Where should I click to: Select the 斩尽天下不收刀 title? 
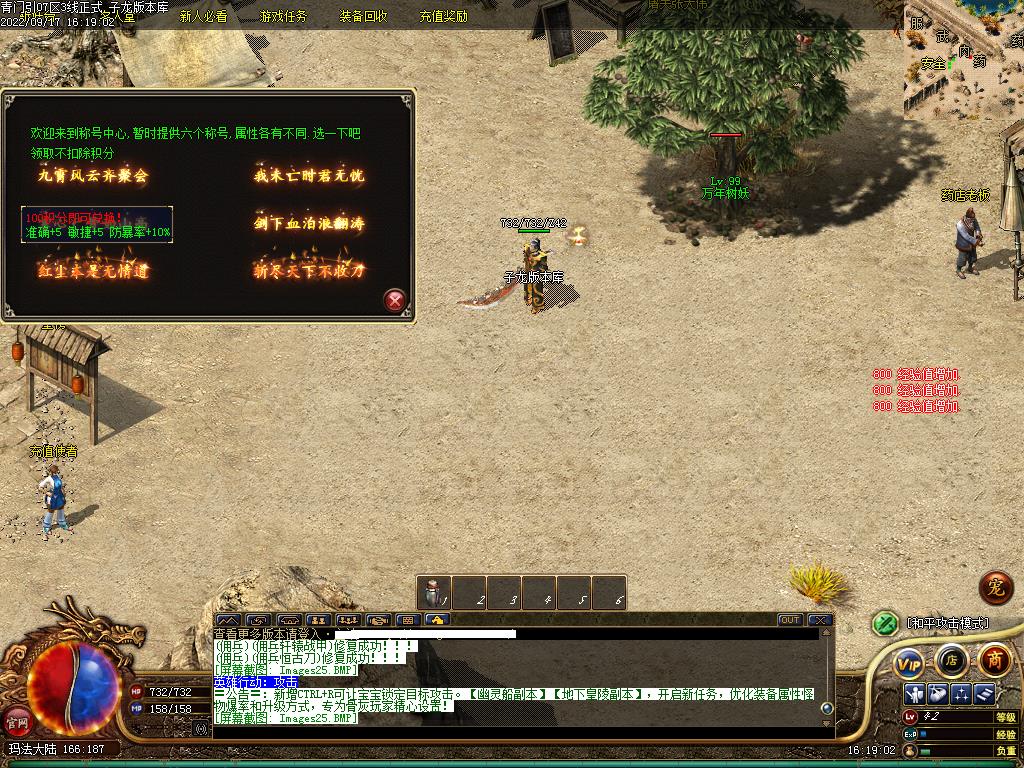click(x=309, y=270)
